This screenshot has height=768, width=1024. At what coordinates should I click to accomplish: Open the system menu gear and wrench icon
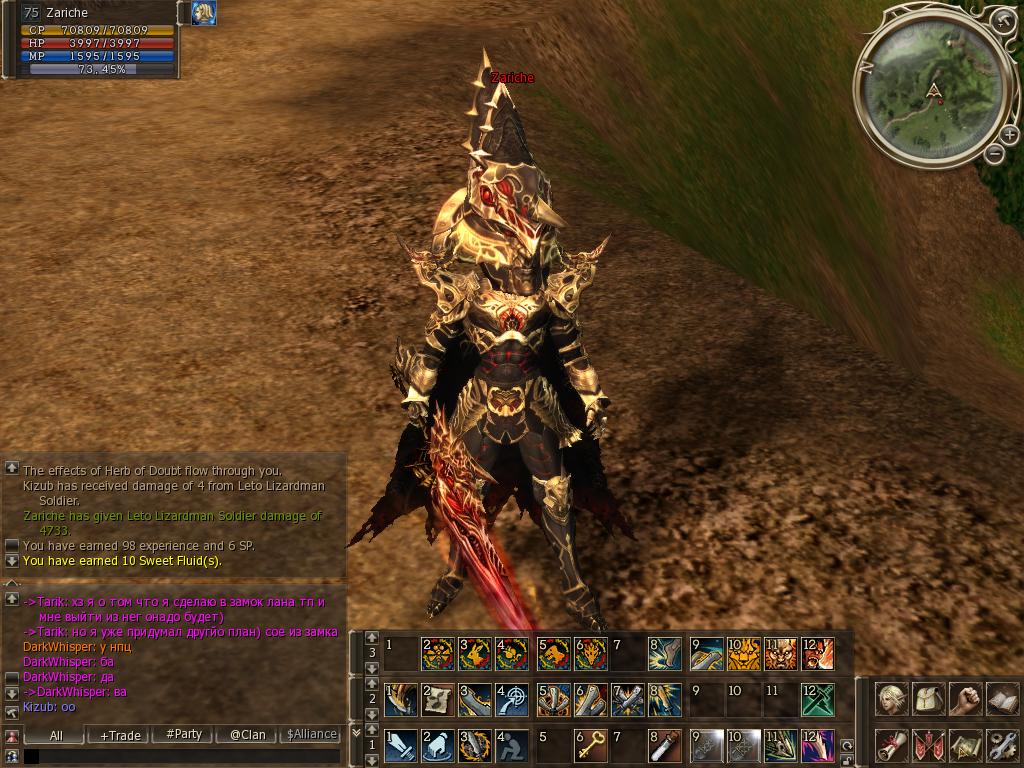(1001, 745)
